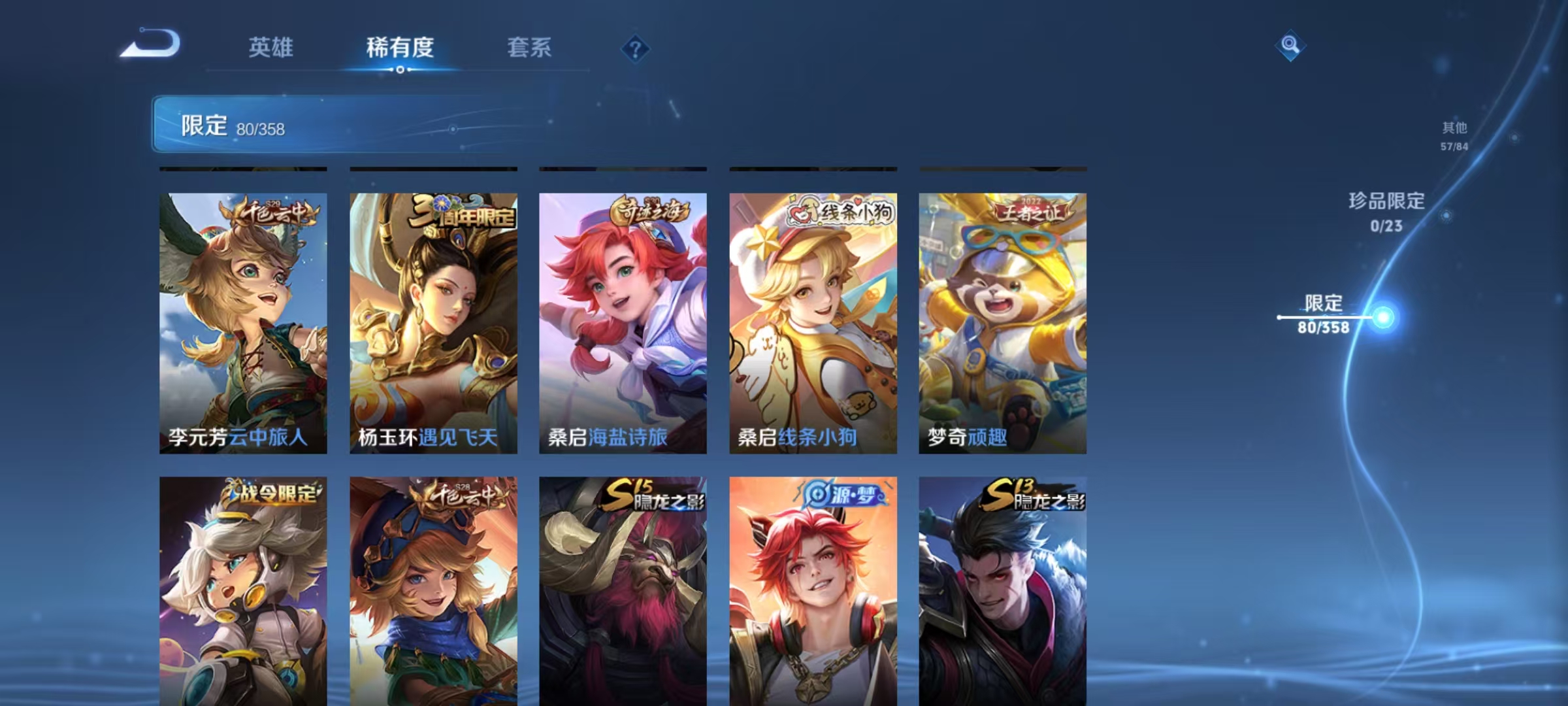The height and width of the screenshot is (706, 1568).
Task: Click the question mark help icon
Action: [636, 47]
